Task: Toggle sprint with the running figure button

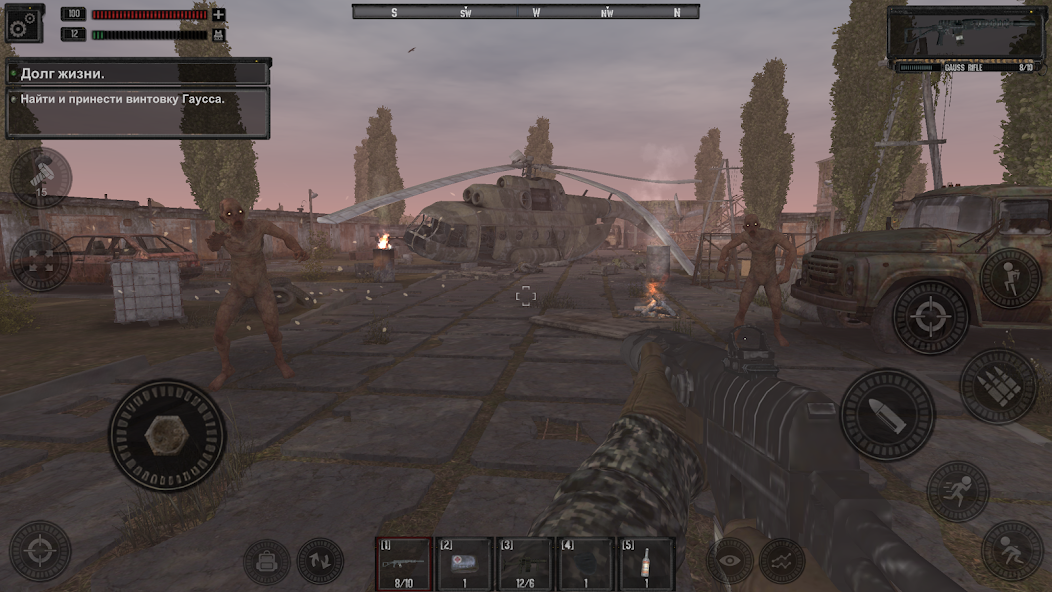Action: pyautogui.click(x=958, y=491)
